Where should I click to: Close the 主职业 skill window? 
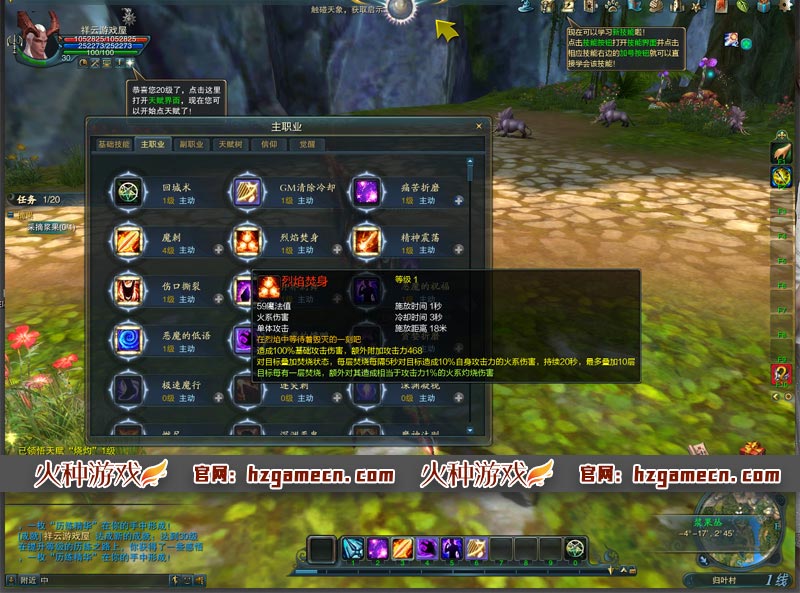(479, 127)
